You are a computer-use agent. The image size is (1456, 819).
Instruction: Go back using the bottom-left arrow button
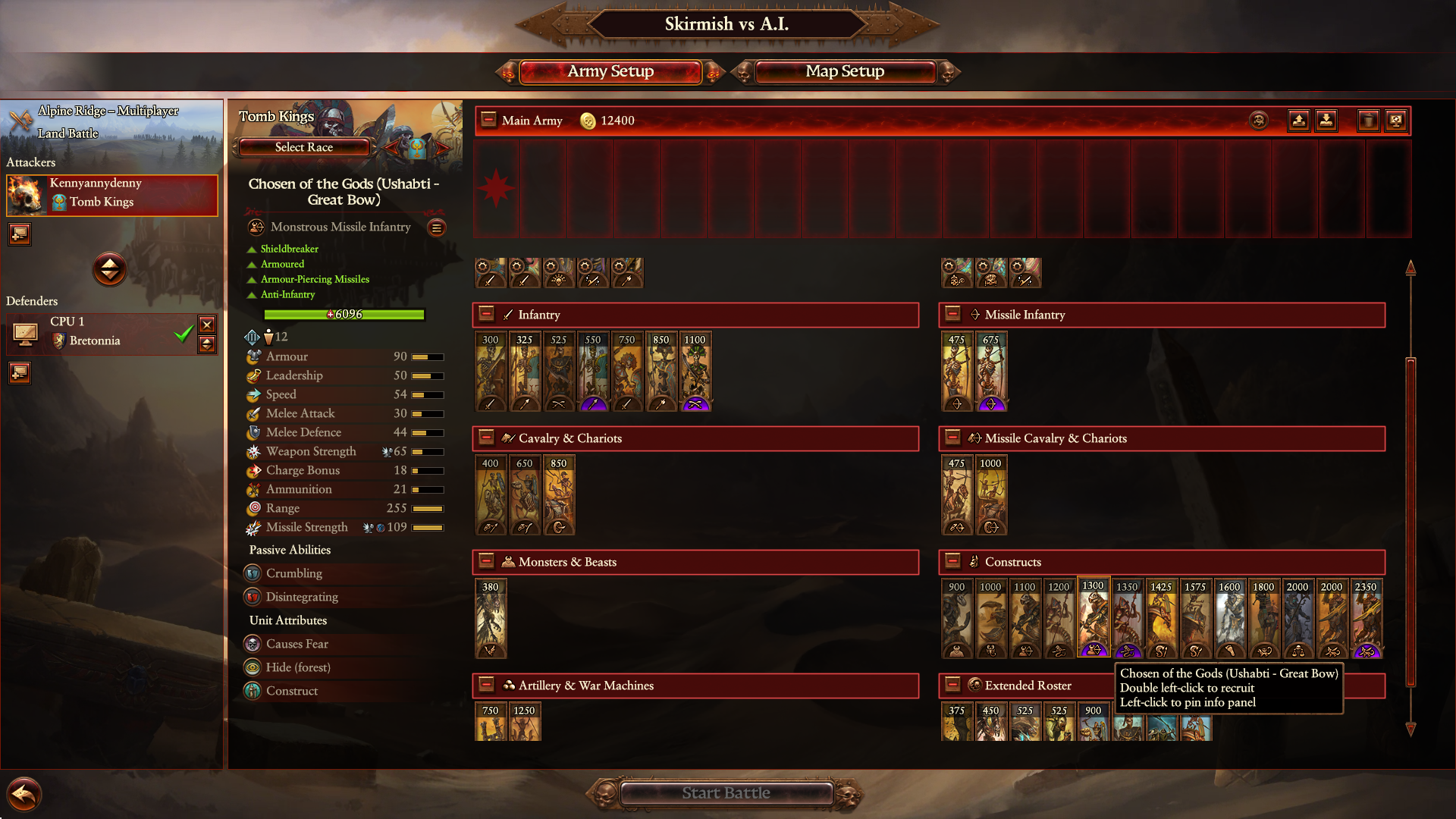tap(25, 793)
